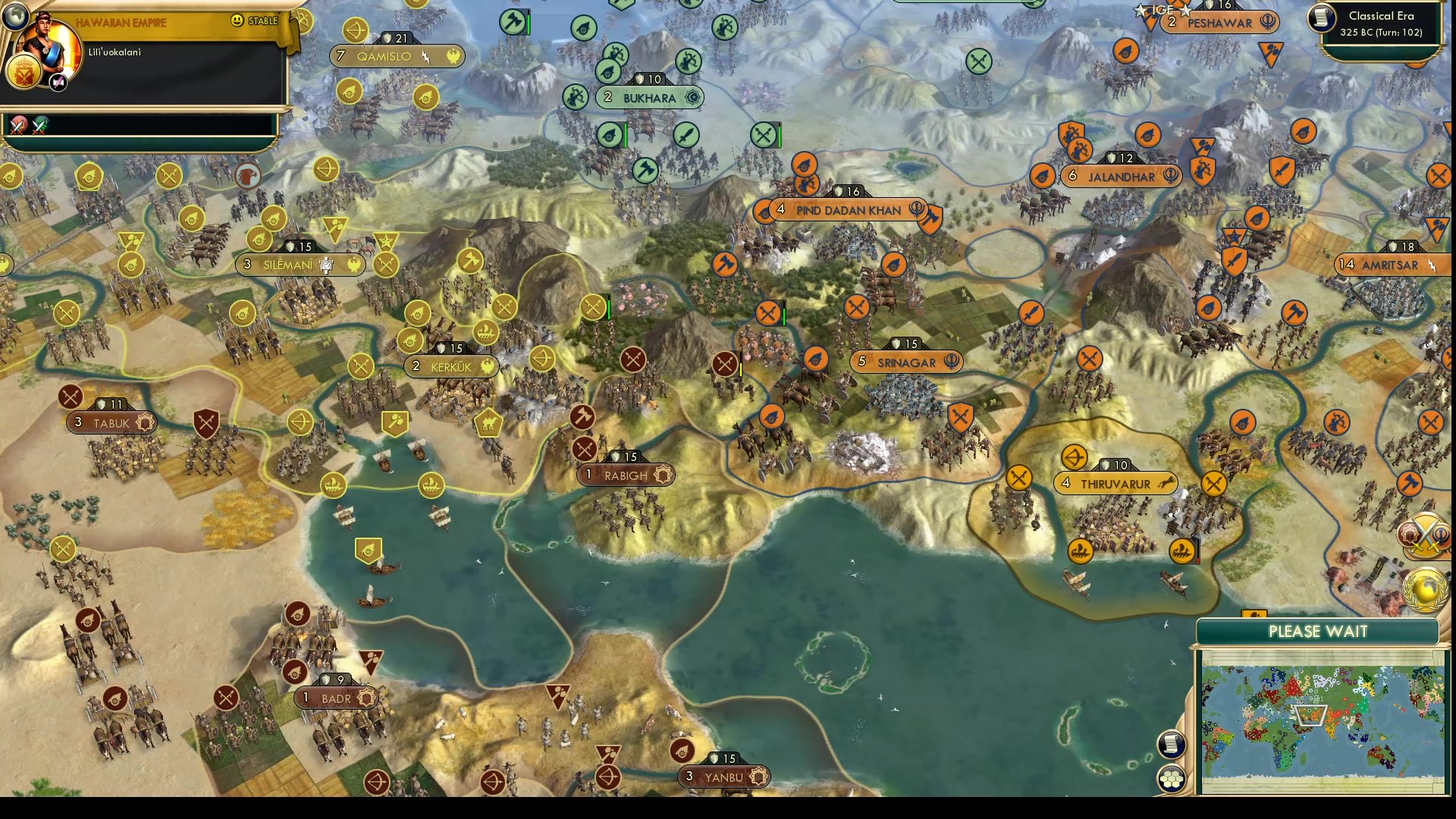This screenshot has width=1456, height=819.
Task: Open the Bukhara city banner
Action: pos(652,97)
